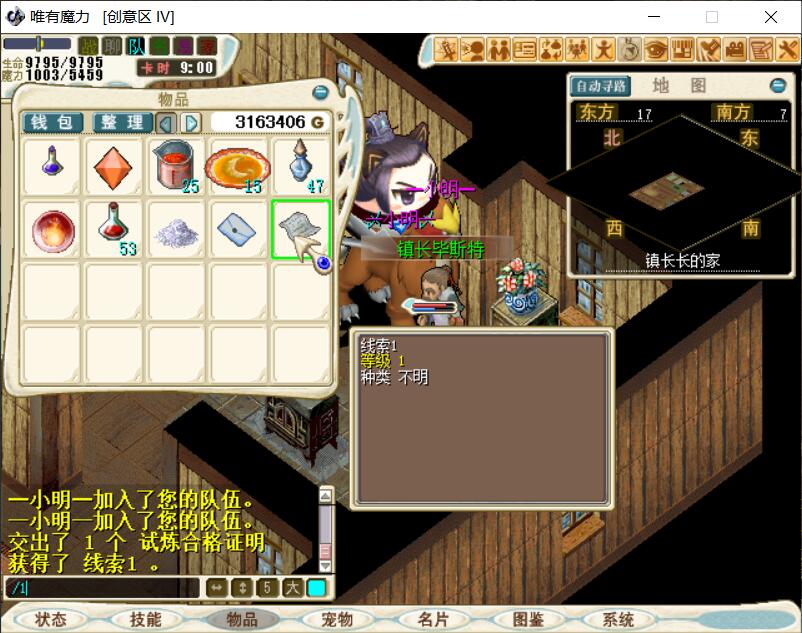Open the 技能 skills tab

pyautogui.click(x=146, y=620)
